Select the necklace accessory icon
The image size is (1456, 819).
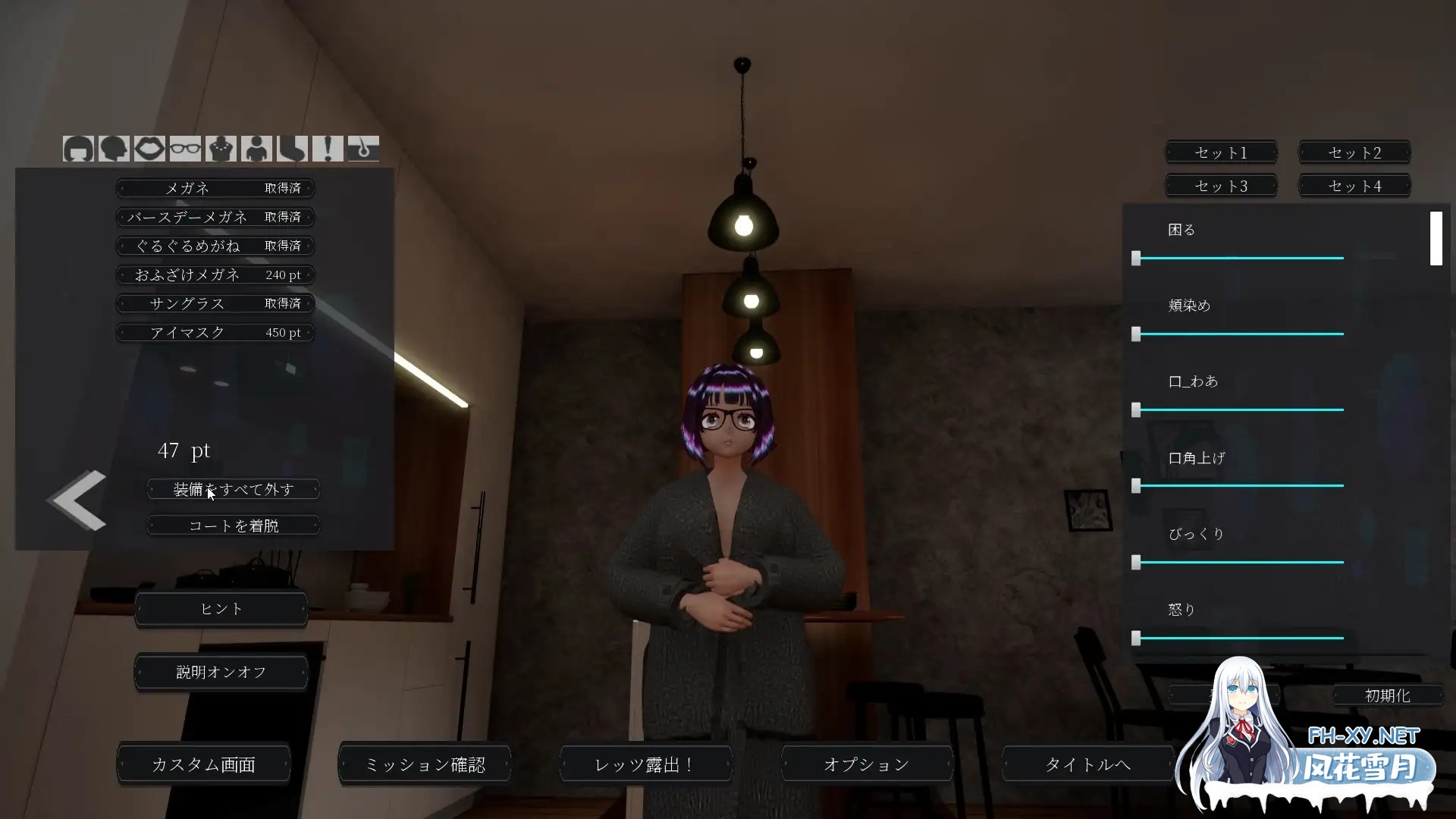(x=221, y=149)
